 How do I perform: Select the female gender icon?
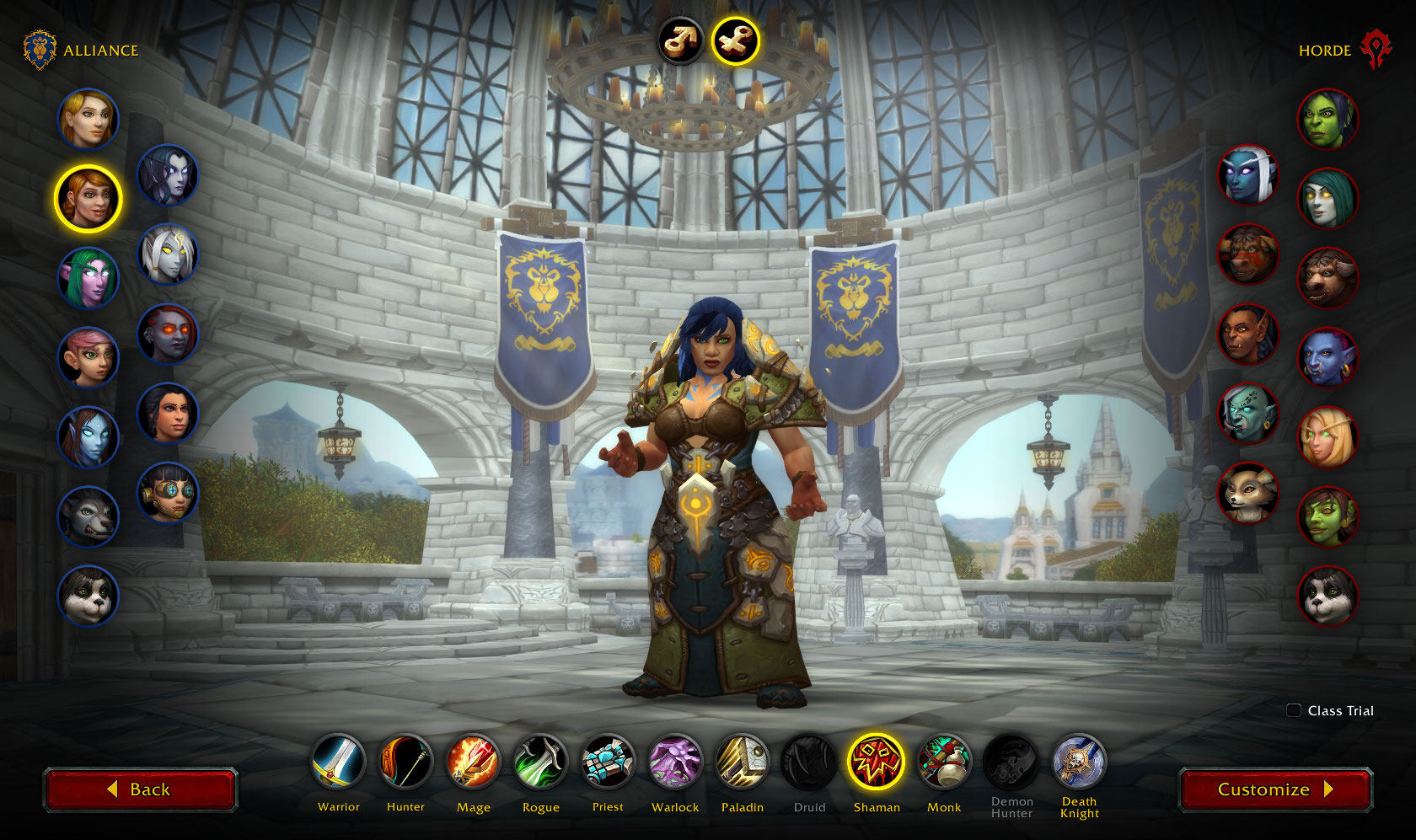tap(735, 40)
